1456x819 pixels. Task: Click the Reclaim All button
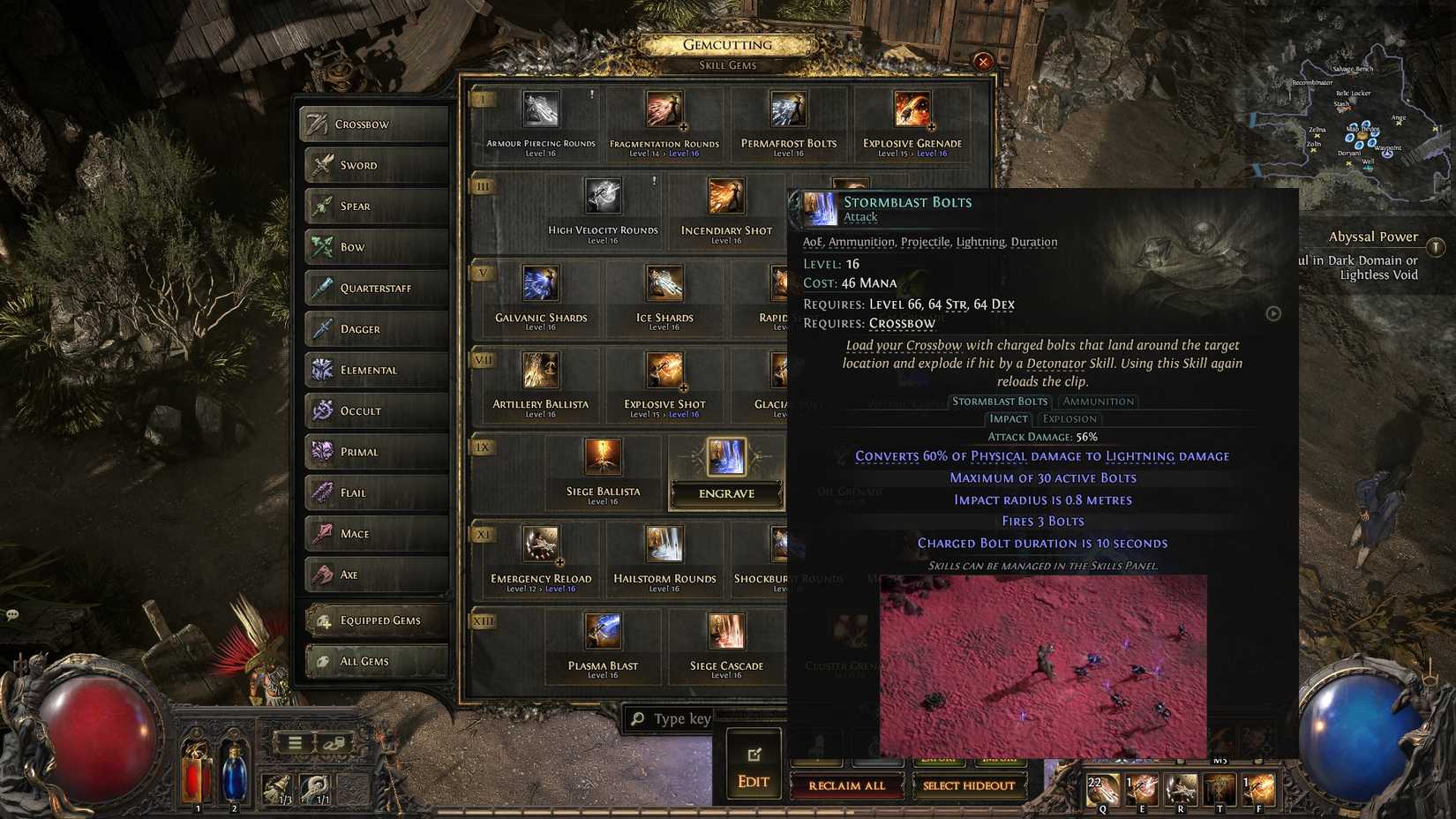(x=846, y=785)
